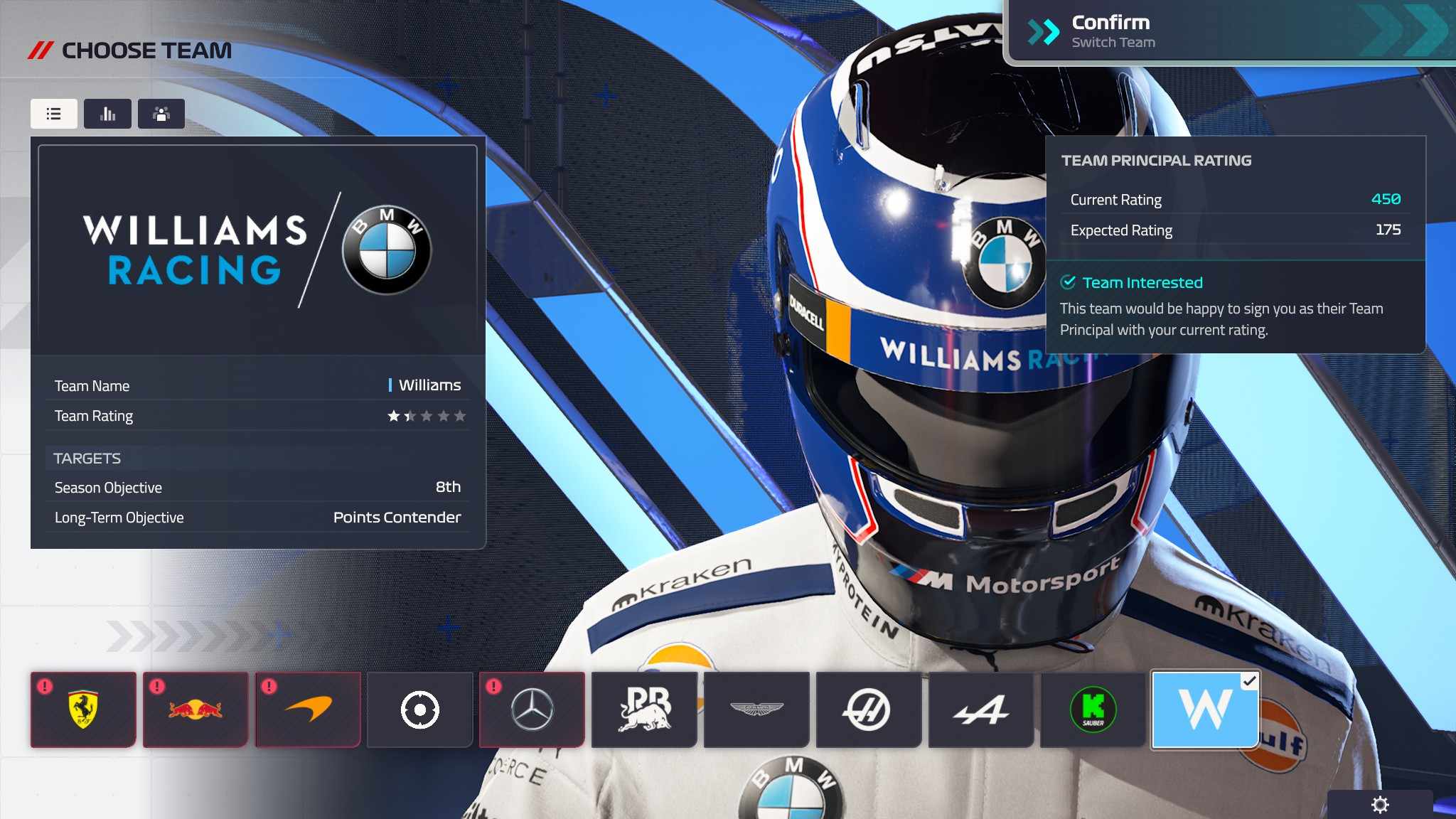The height and width of the screenshot is (819, 1456).
Task: Open the gear settings icon
Action: 1380,805
